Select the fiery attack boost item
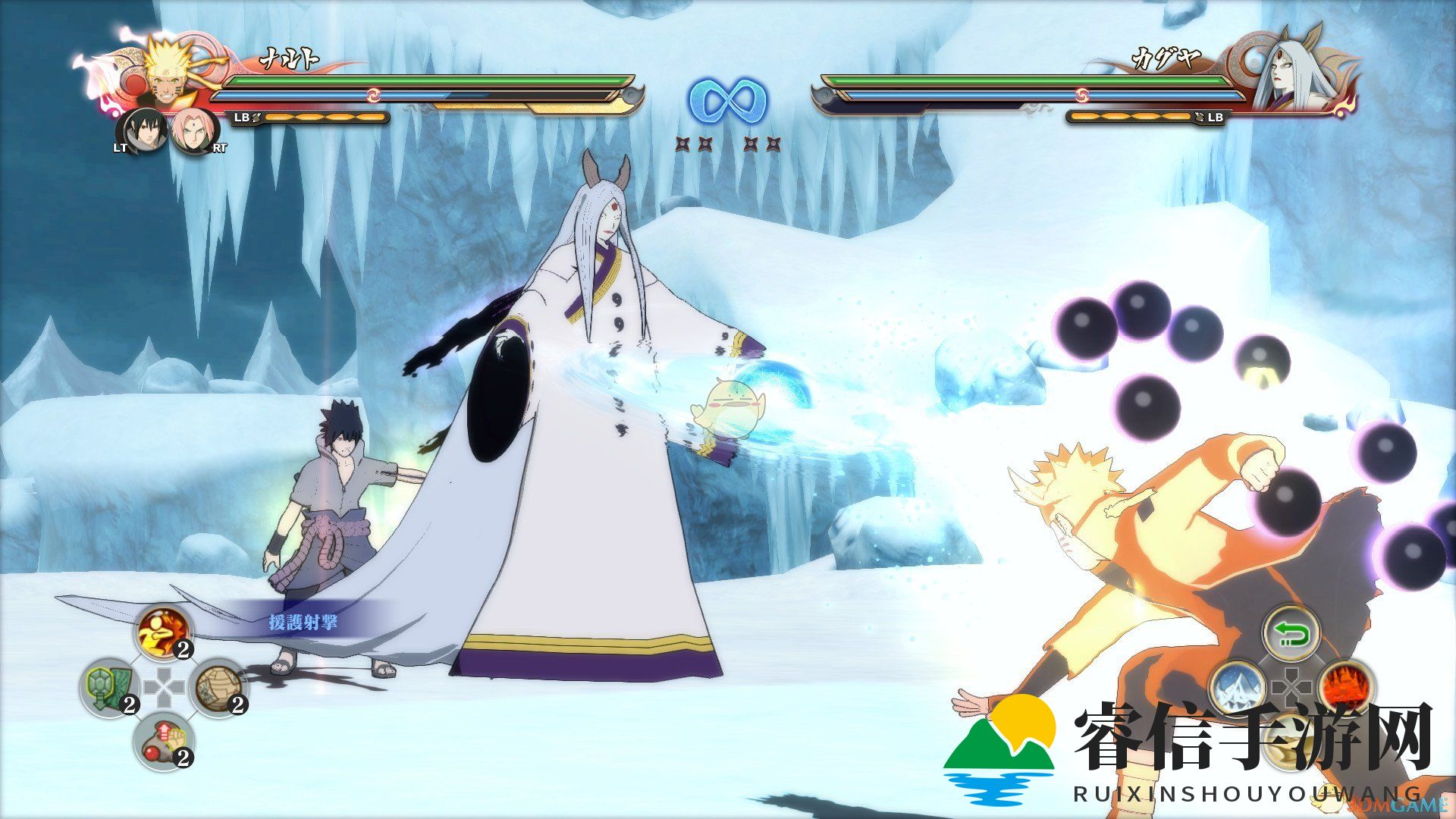The width and height of the screenshot is (1456, 819). point(164,632)
